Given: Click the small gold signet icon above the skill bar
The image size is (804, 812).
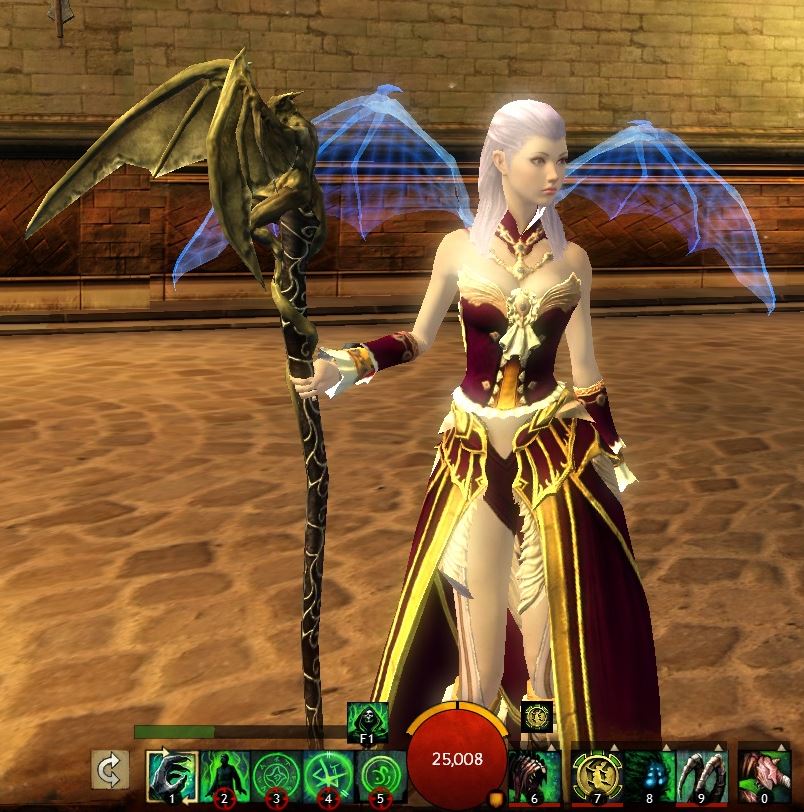Looking at the screenshot, I should click(x=537, y=716).
